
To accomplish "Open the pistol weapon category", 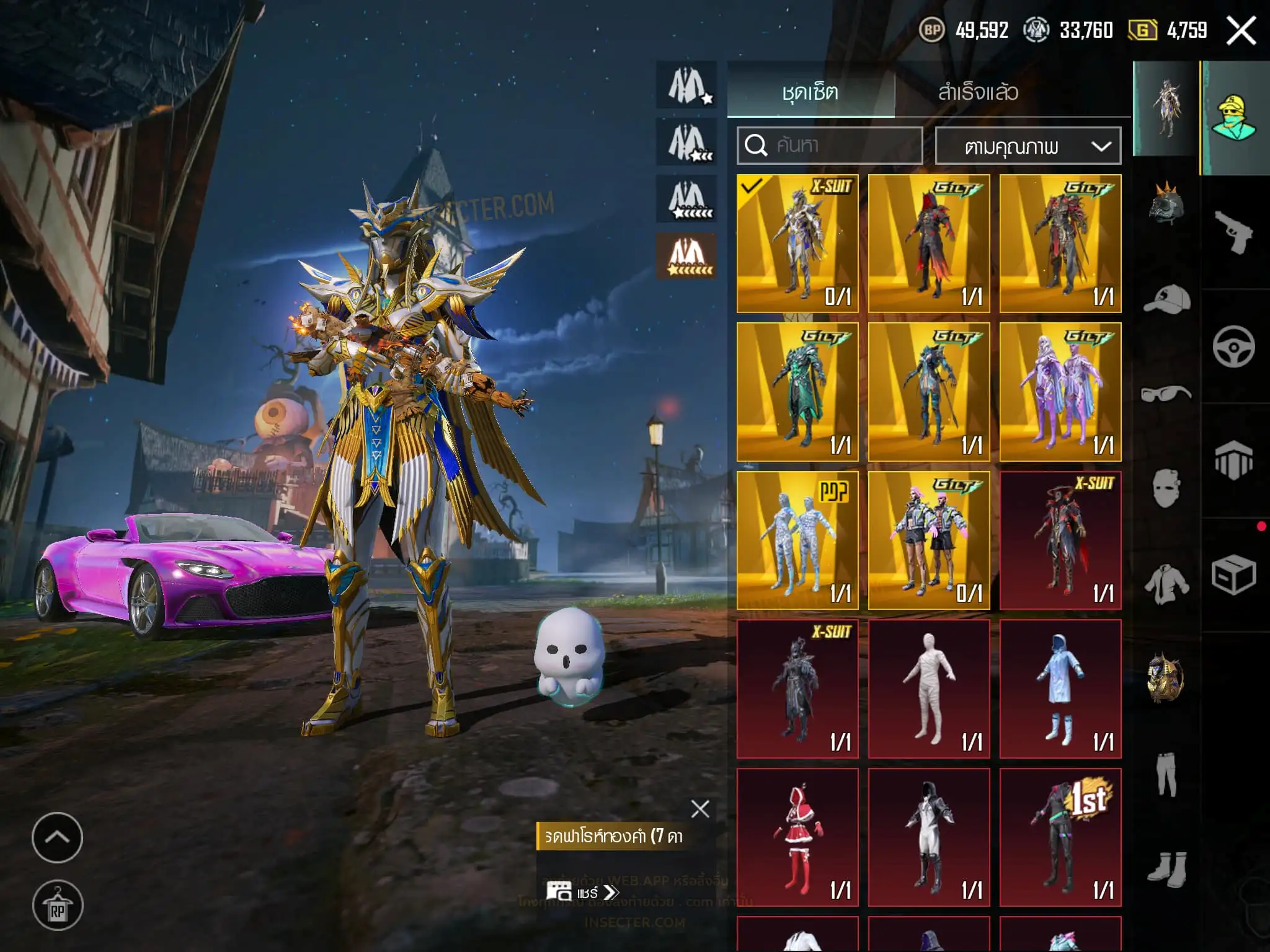I will coord(1233,232).
